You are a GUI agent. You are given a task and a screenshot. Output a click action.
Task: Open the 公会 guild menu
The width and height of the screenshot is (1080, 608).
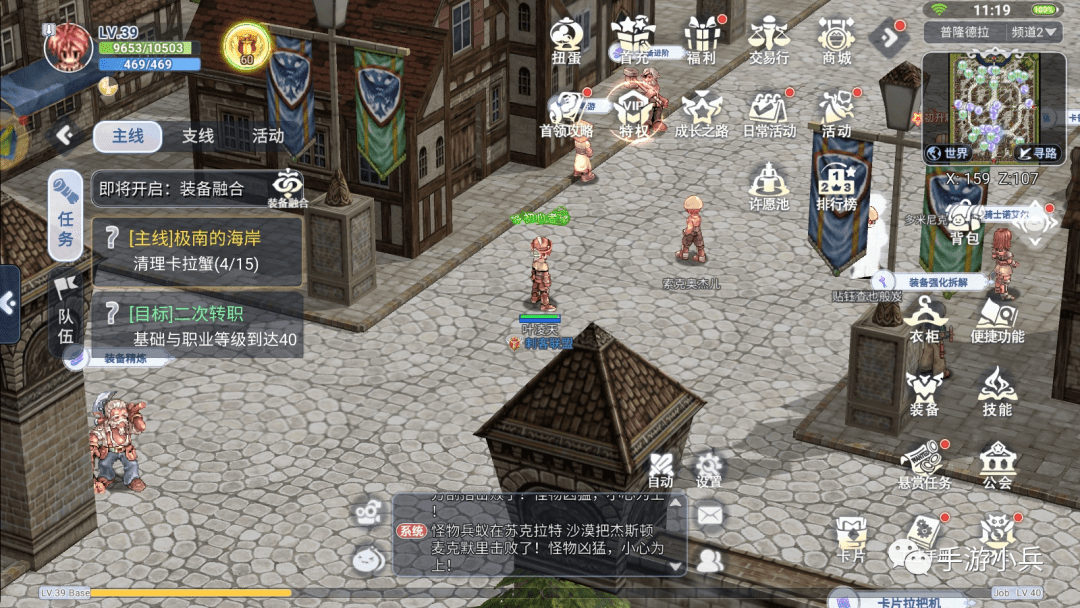coord(997,465)
